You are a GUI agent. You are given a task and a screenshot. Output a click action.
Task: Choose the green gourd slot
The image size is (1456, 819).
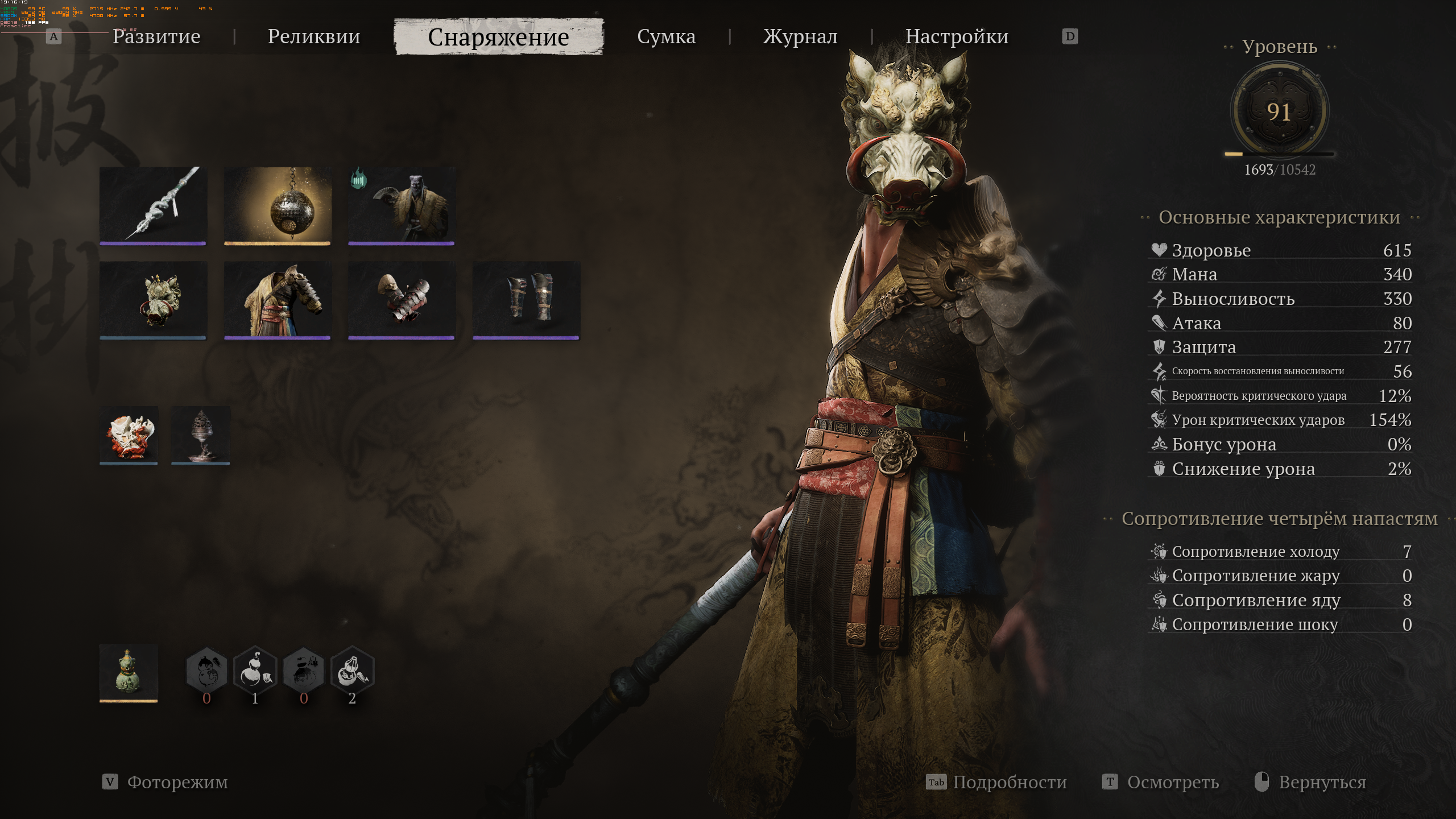click(129, 673)
